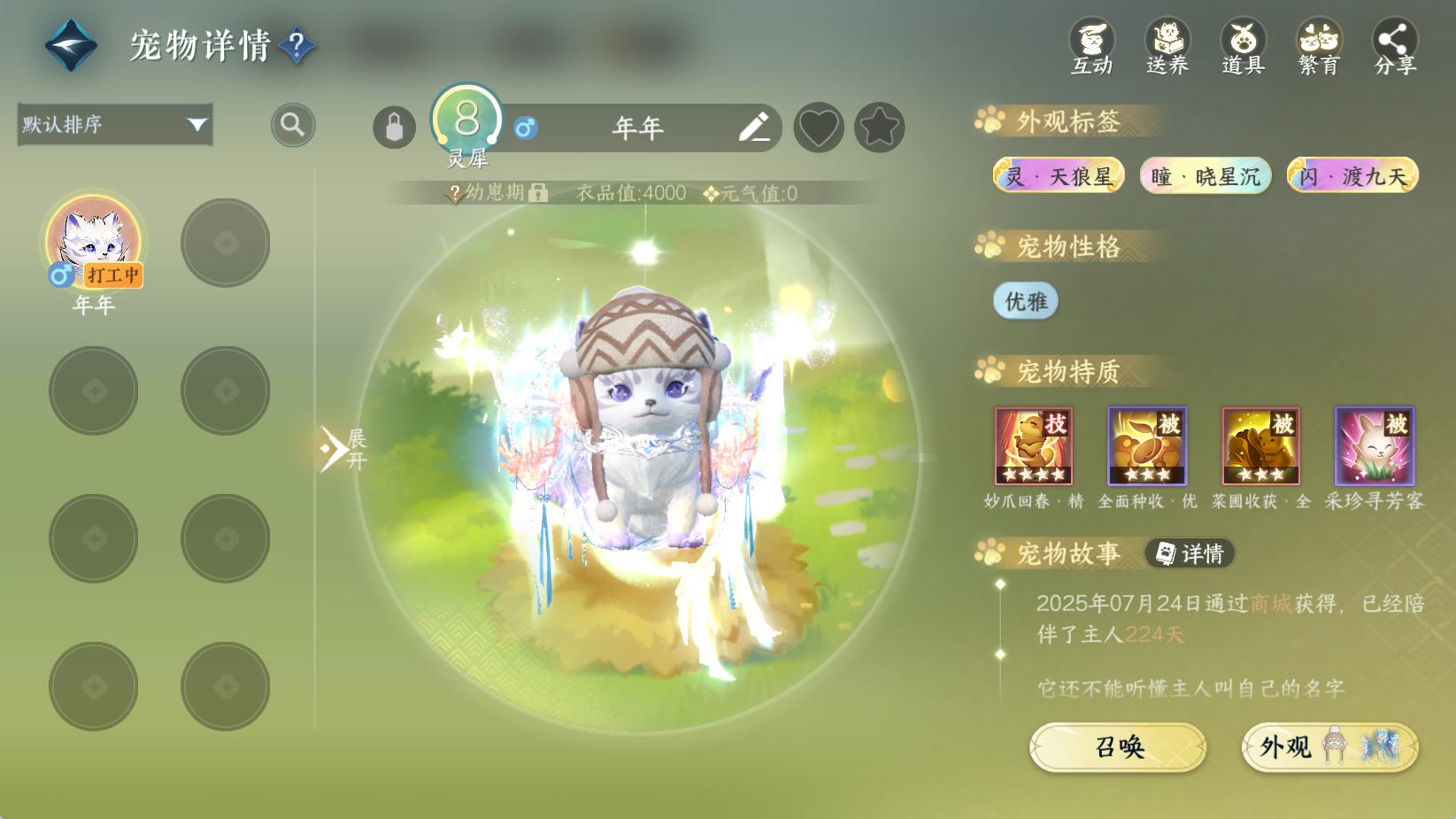Share the pet via 分享

click(x=1395, y=47)
